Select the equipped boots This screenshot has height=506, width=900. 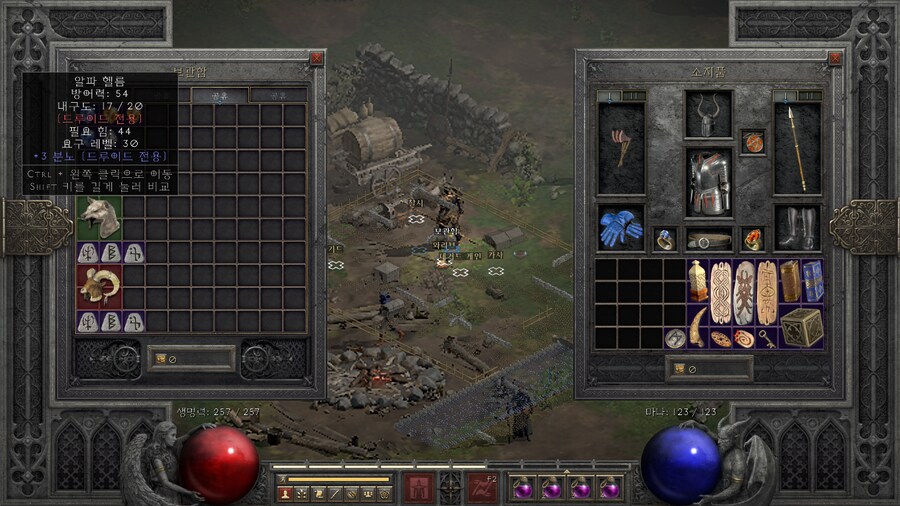tap(796, 228)
